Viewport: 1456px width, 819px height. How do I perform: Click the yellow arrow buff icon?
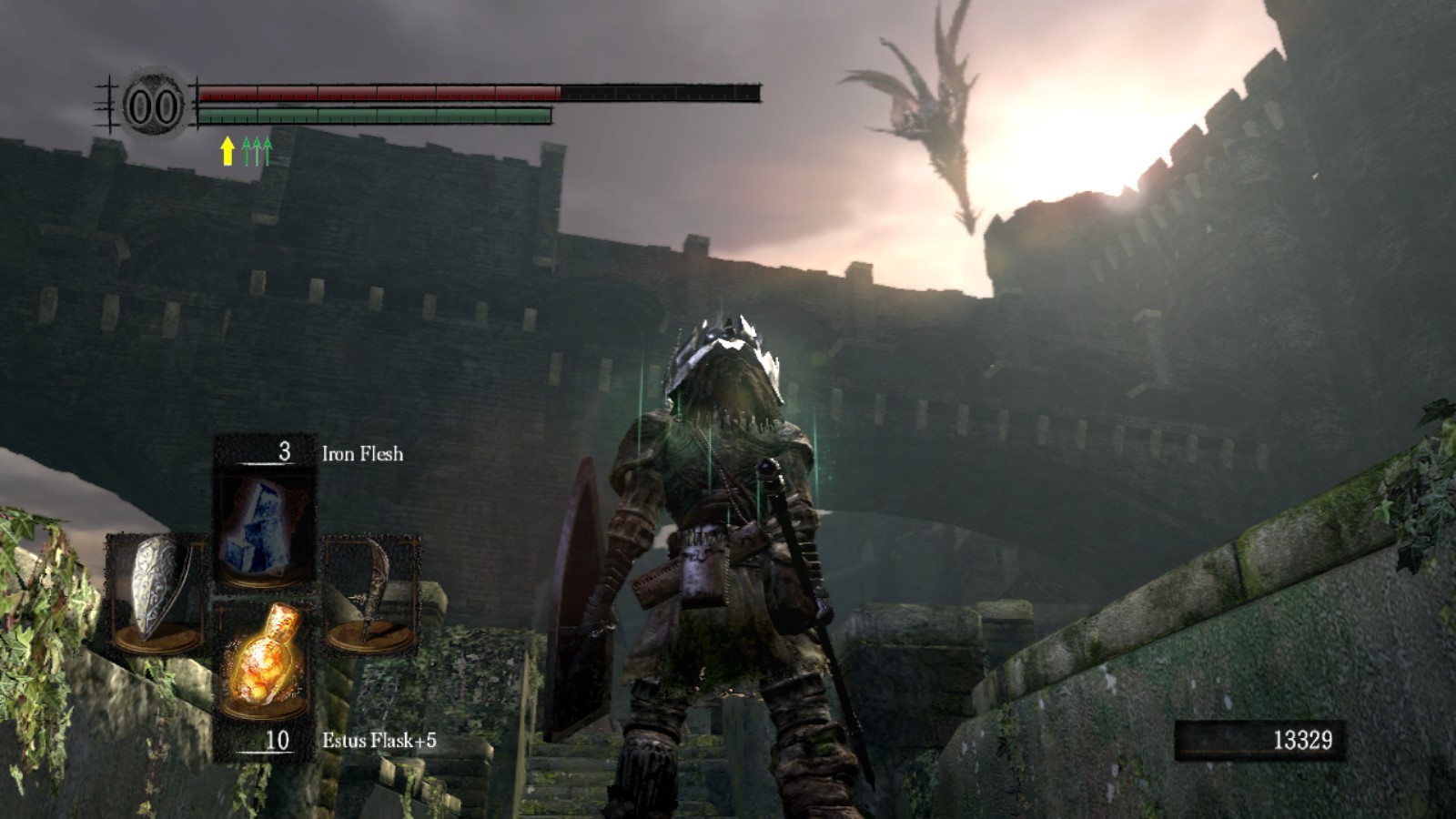click(227, 151)
